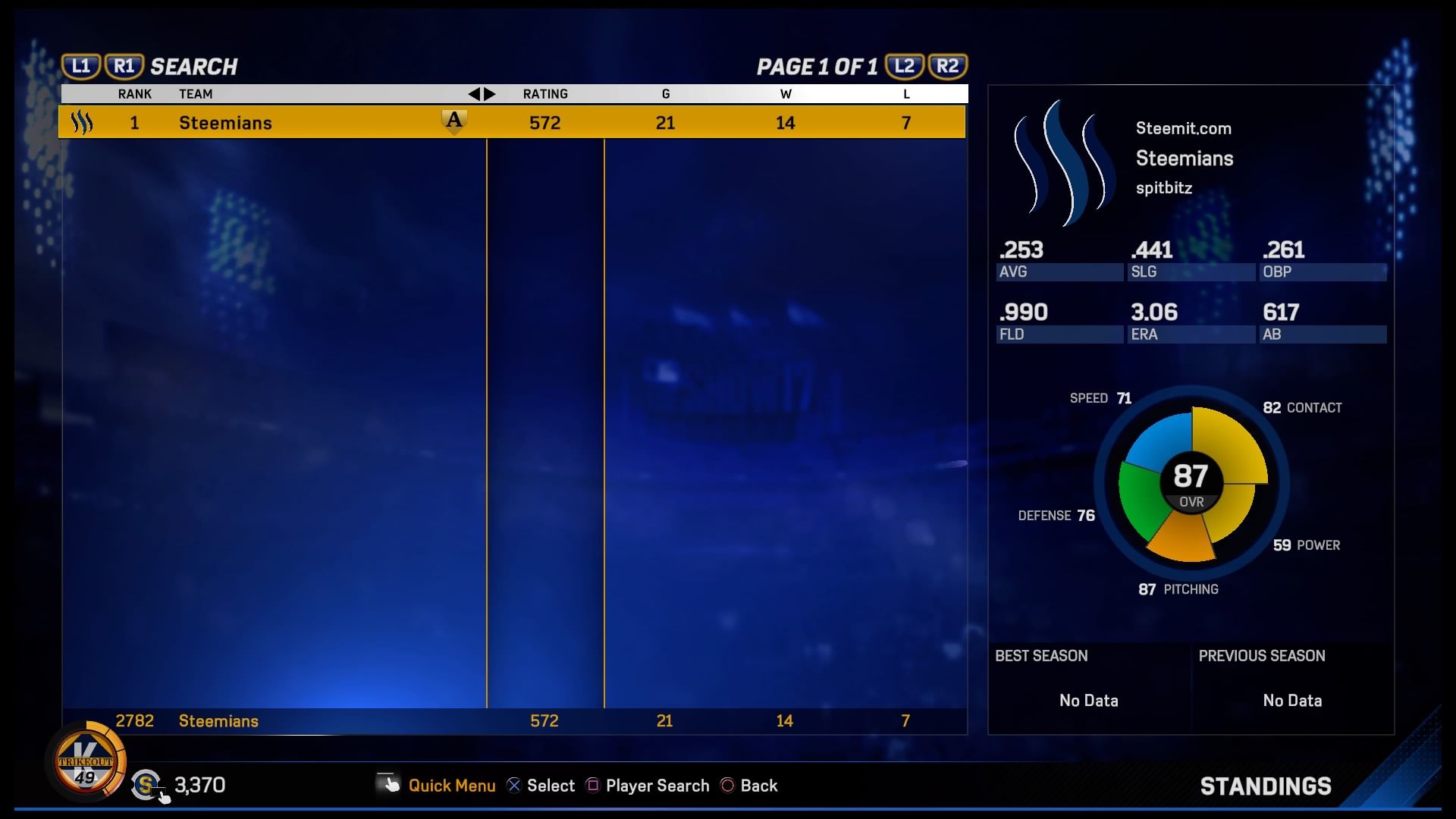Click the 87 OVR rating wheel
This screenshot has height=819, width=1456.
click(1192, 479)
